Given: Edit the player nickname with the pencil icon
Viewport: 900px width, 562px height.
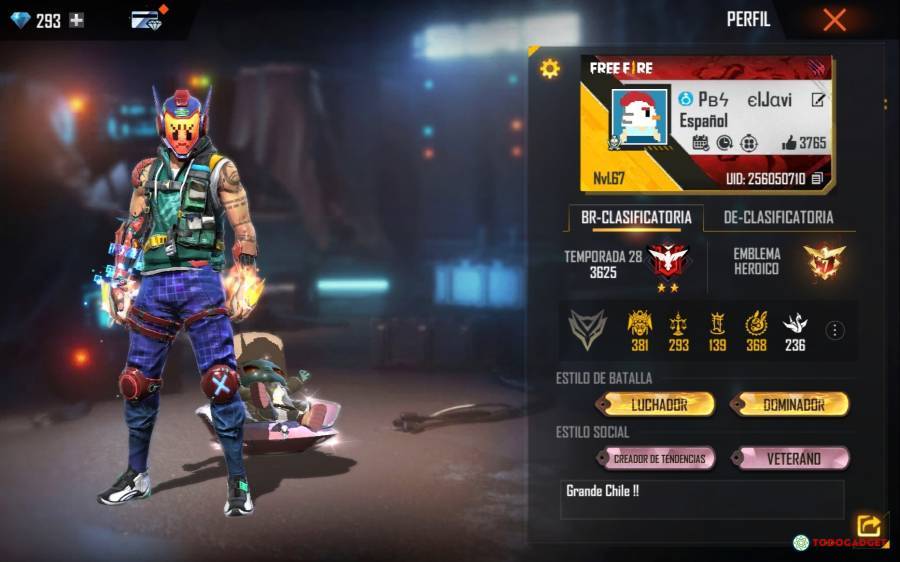Looking at the screenshot, I should point(818,100).
